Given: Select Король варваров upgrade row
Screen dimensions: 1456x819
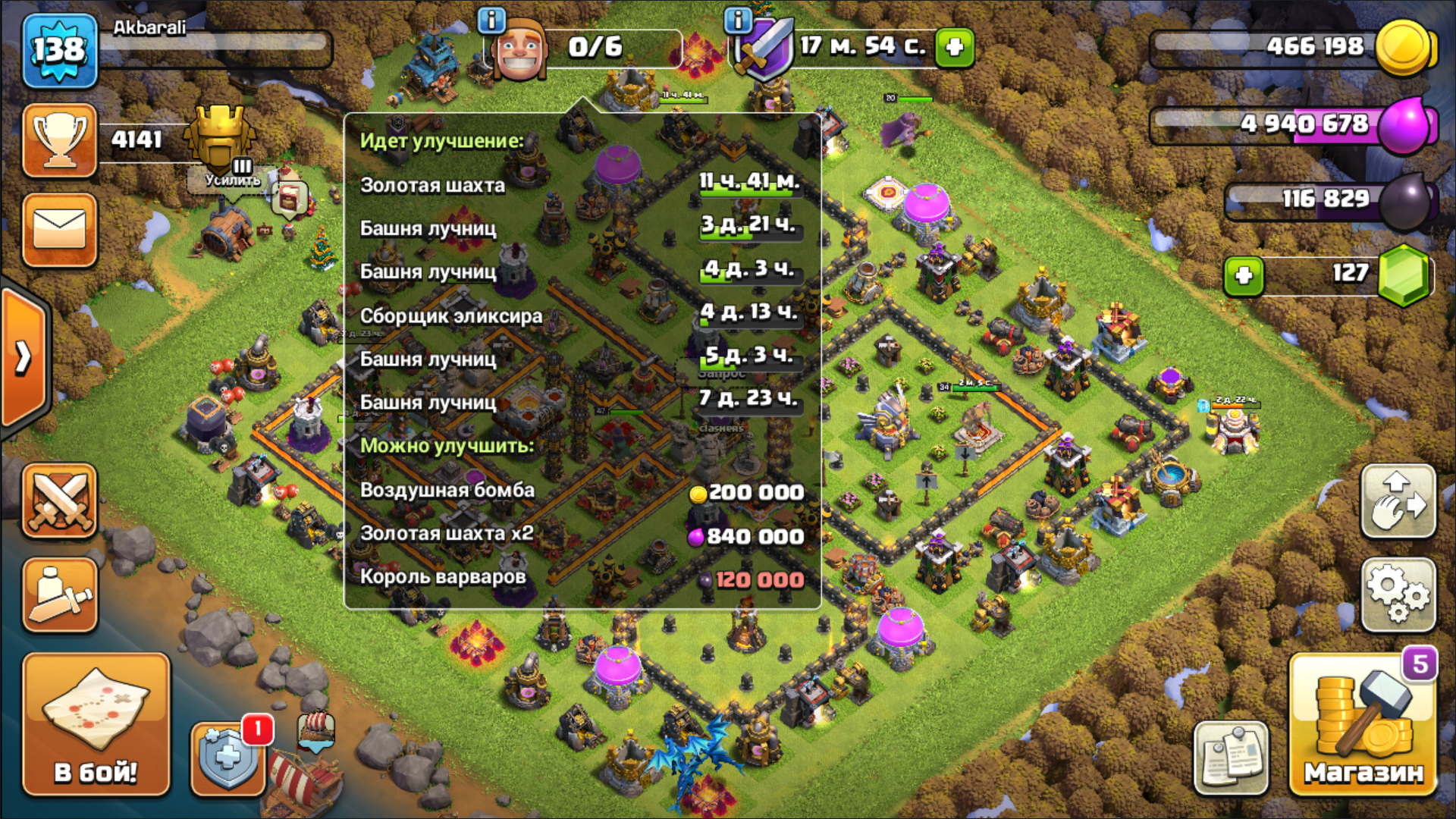Looking at the screenshot, I should click(x=582, y=578).
